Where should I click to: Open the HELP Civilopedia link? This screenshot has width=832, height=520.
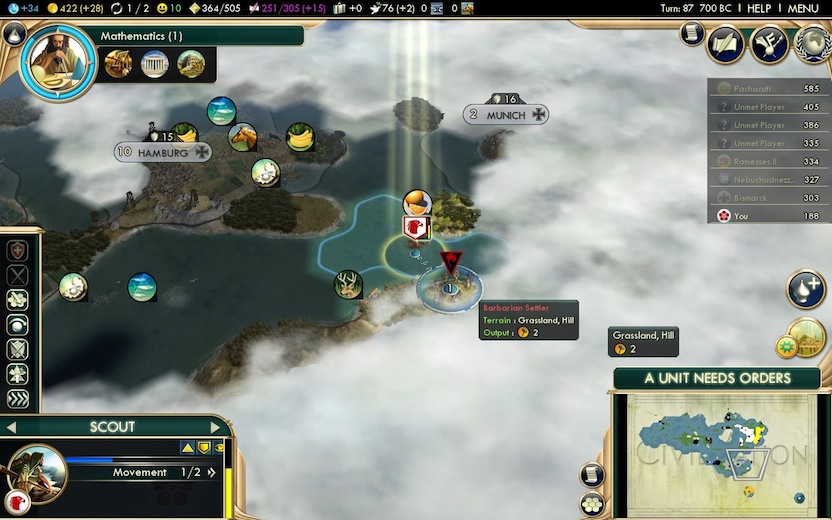tap(759, 8)
